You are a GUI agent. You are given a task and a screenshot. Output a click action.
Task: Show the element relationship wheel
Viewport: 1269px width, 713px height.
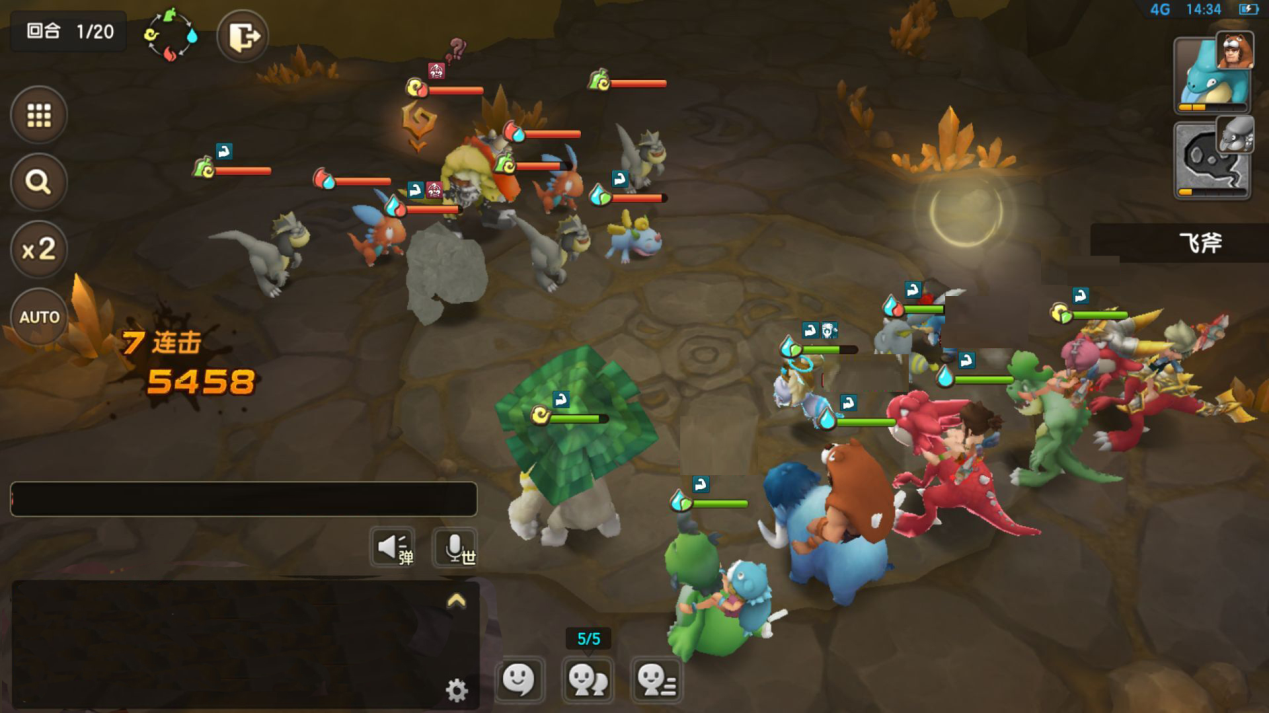coord(171,35)
